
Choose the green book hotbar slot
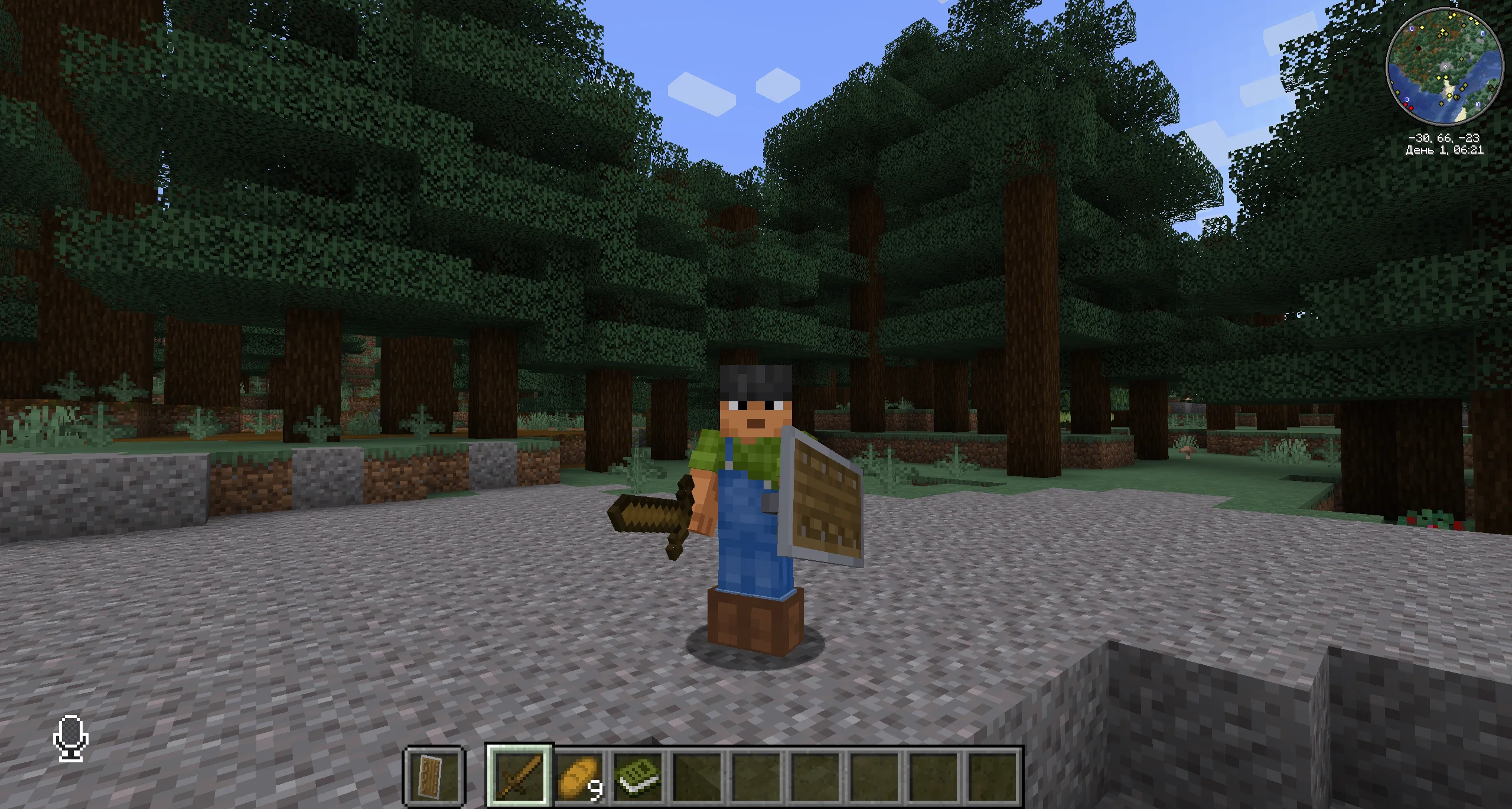click(x=638, y=775)
